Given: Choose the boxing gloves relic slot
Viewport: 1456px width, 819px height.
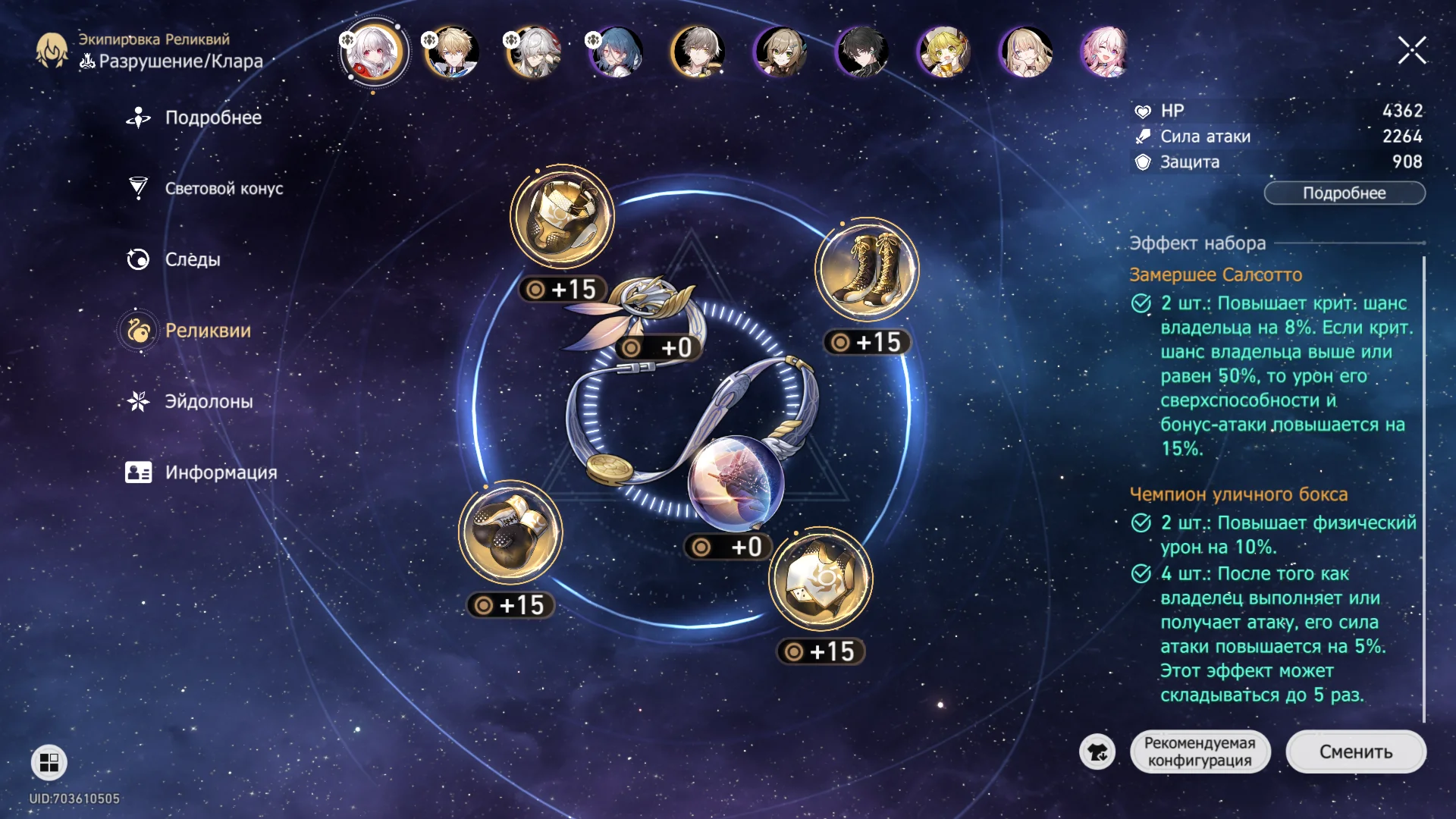Looking at the screenshot, I should [510, 532].
